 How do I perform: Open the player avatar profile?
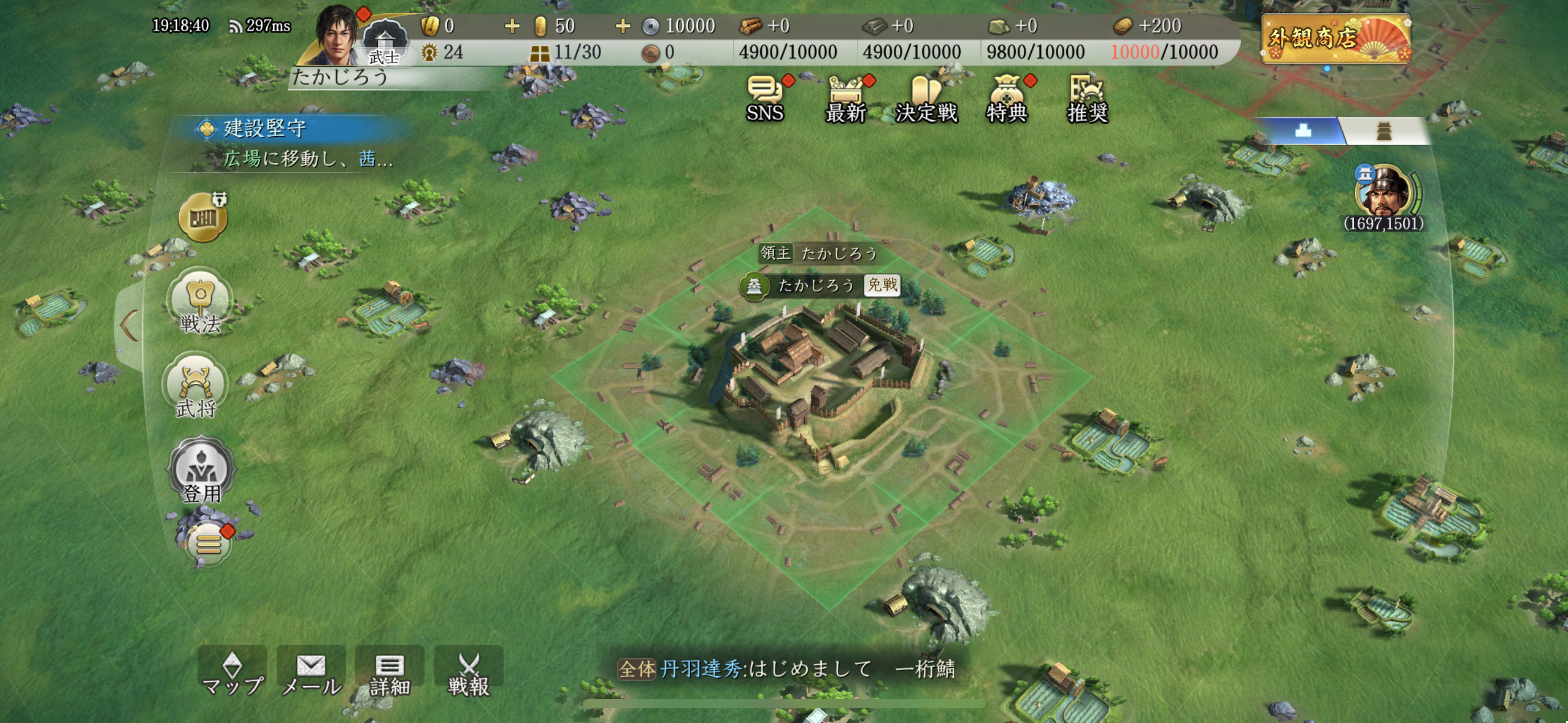(x=336, y=36)
